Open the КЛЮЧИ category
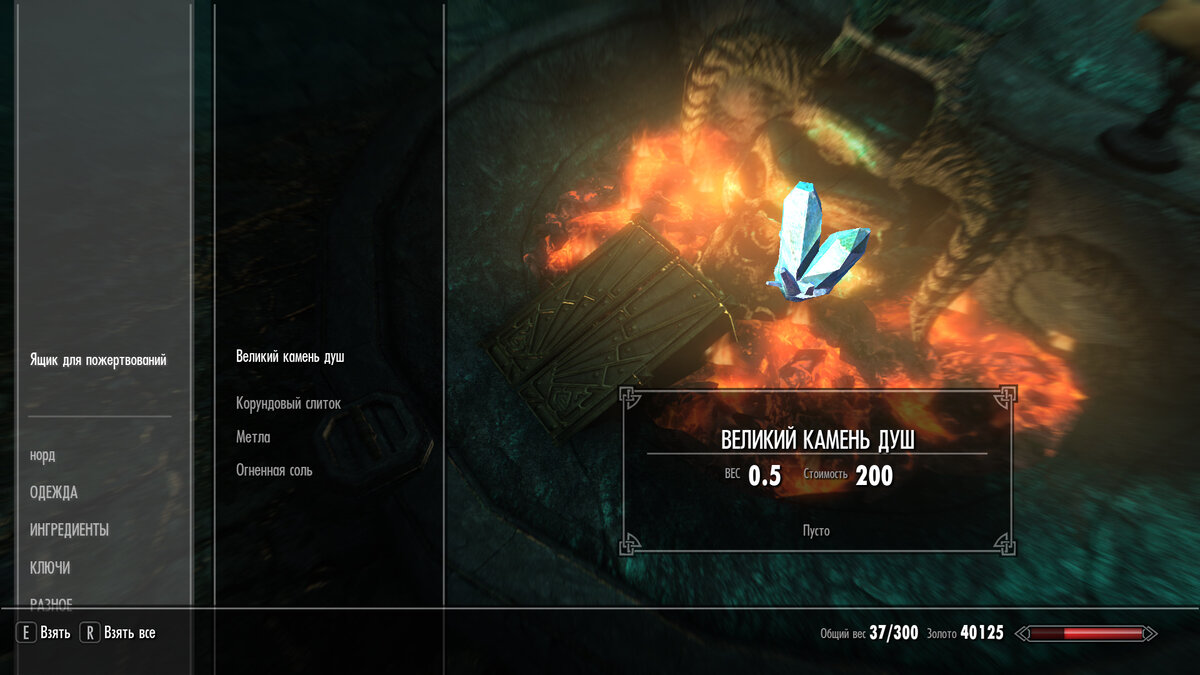This screenshot has height=675, width=1200. pos(50,568)
